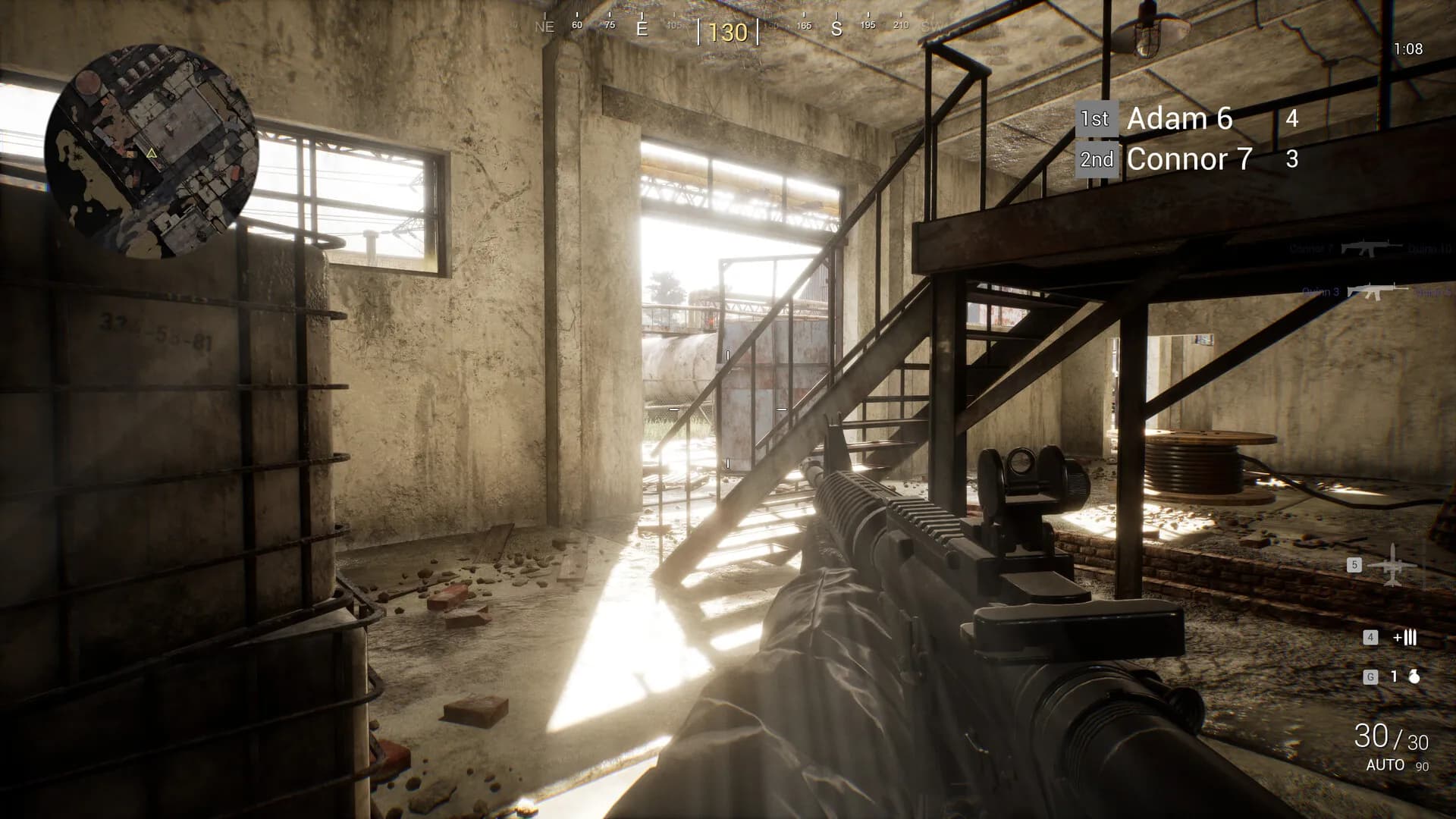Select the grenade icon bound to key G
The width and height of the screenshot is (1456, 819).
tap(1415, 676)
